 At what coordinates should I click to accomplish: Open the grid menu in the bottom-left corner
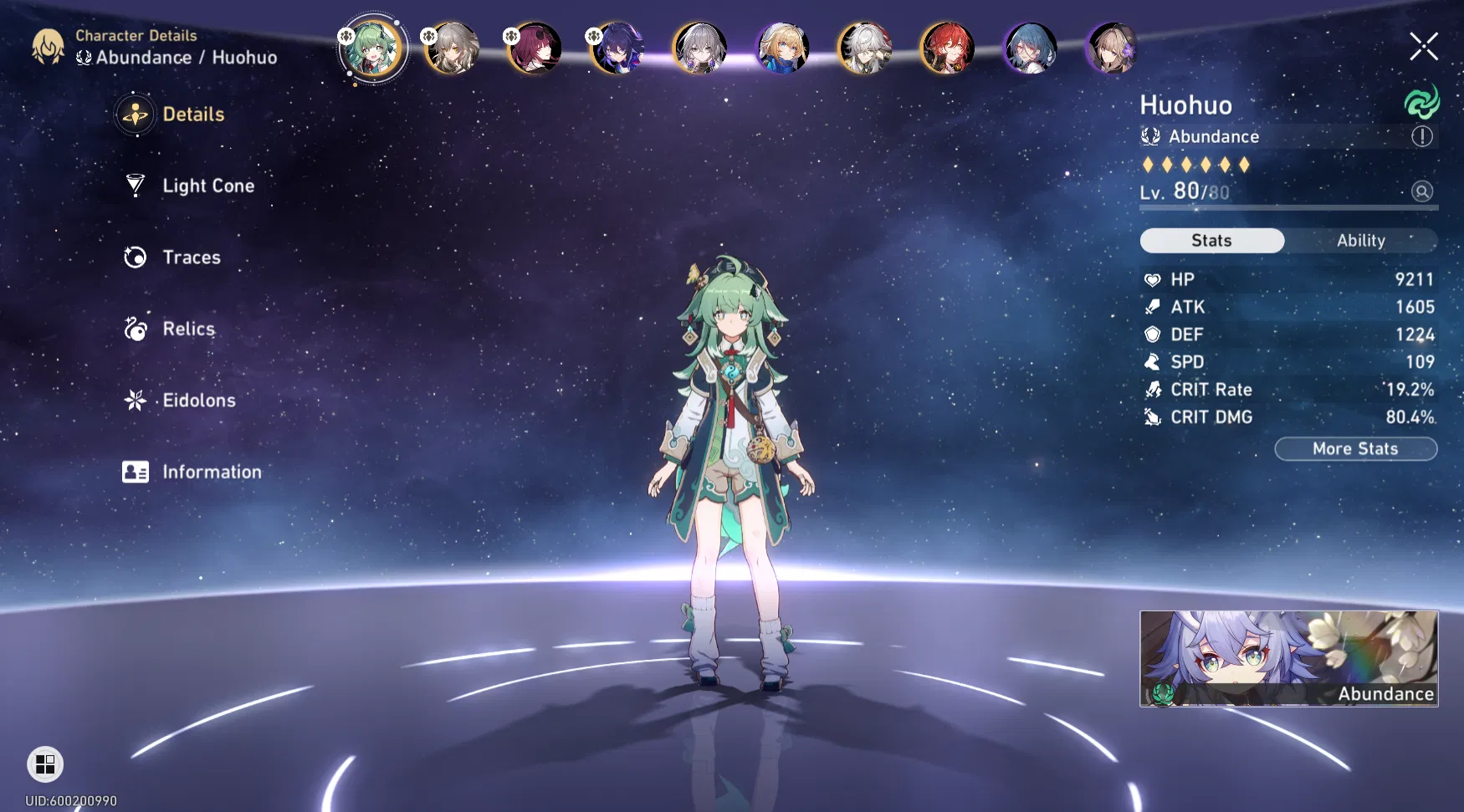(45, 763)
